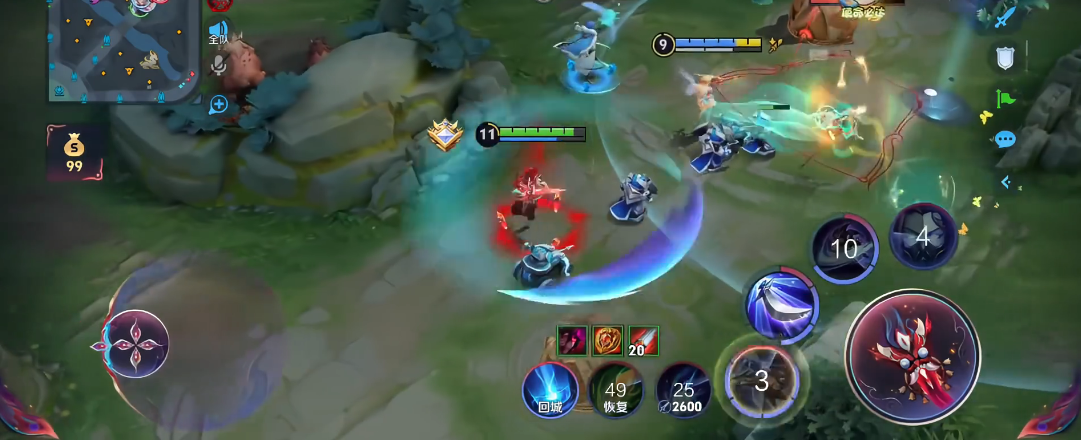The width and height of the screenshot is (1081, 440).
Task: Buy the recommended red sword item costing 20
Action: (x=643, y=340)
